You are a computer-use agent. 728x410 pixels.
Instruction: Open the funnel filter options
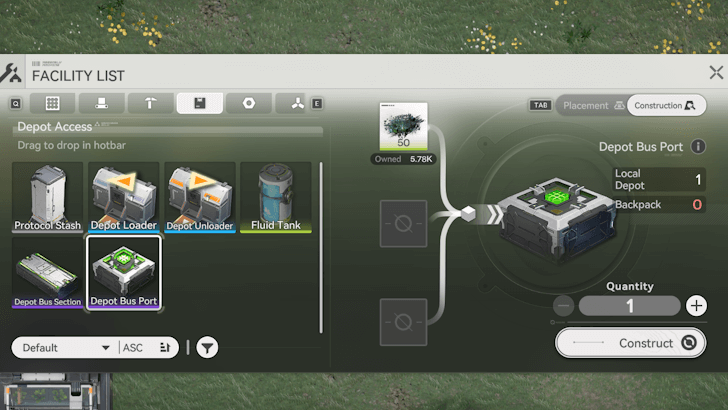(x=207, y=348)
